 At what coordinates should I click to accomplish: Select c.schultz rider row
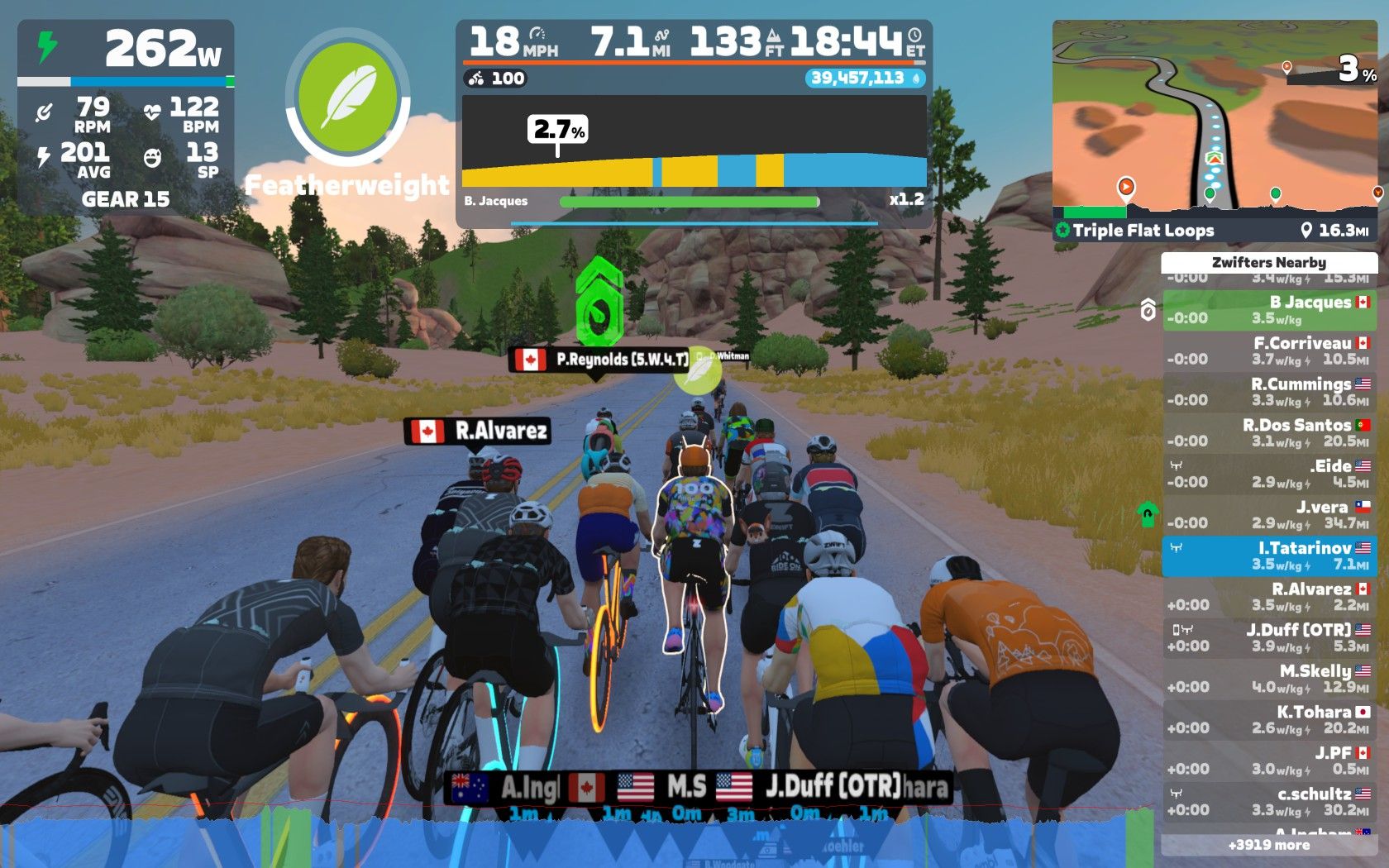(1269, 801)
